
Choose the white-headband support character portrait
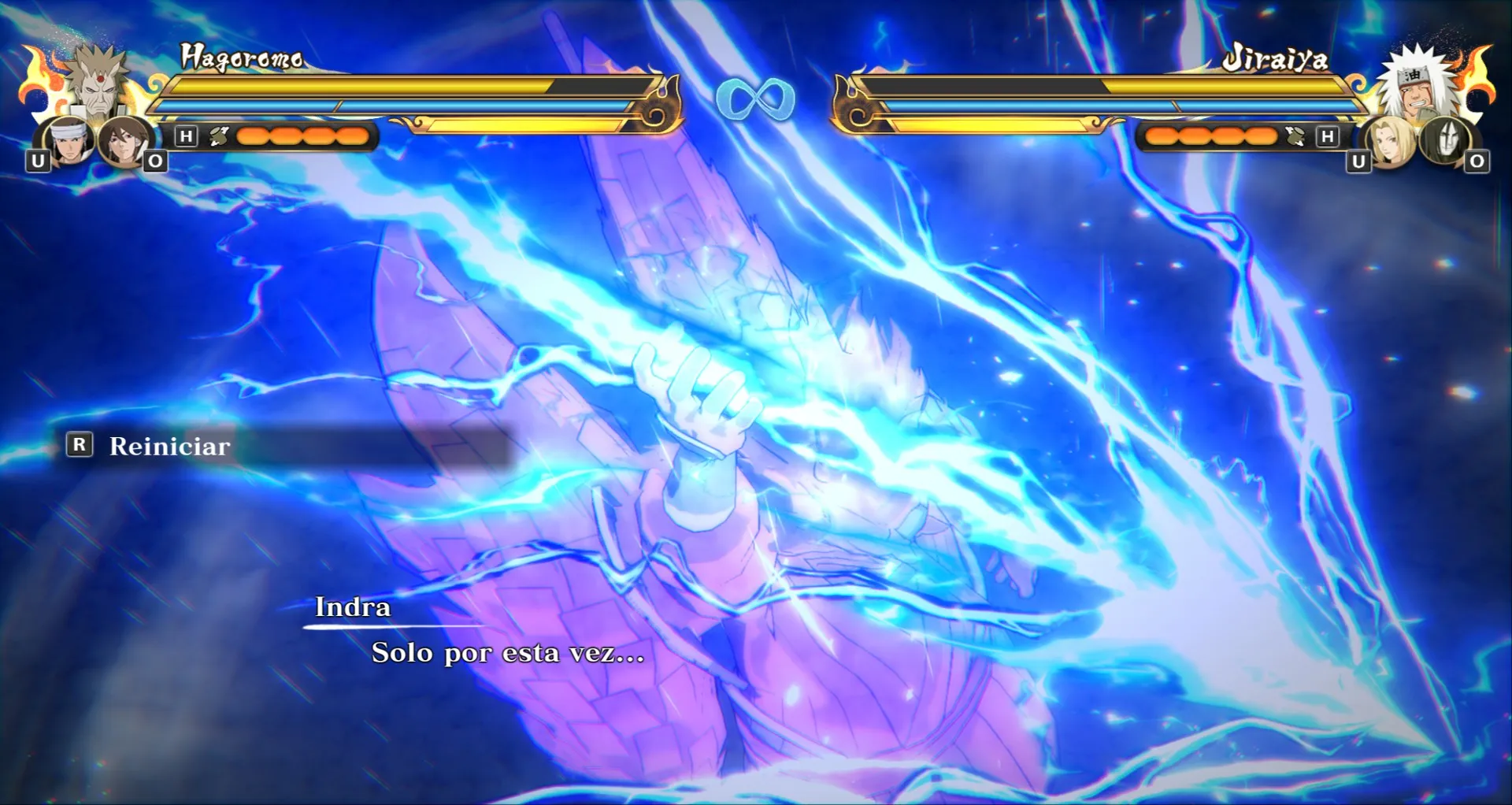(x=69, y=141)
